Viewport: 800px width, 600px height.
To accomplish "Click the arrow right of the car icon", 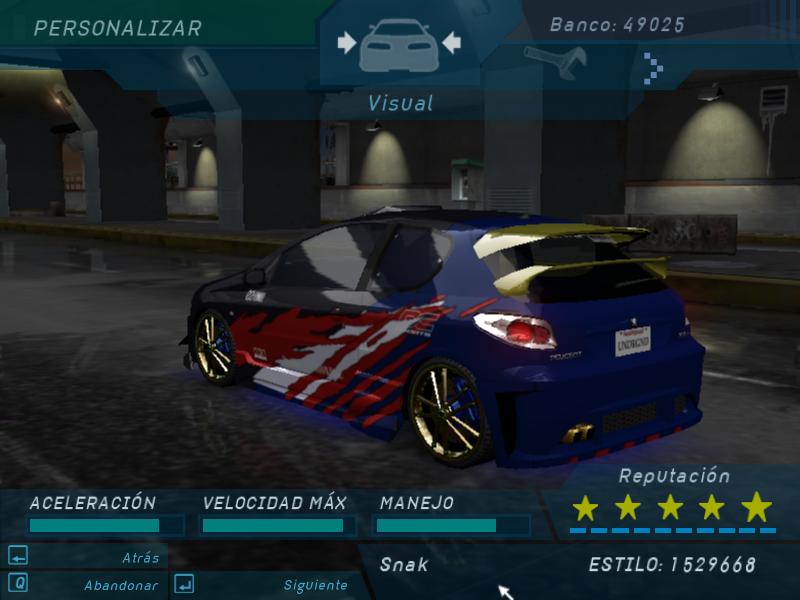I will (x=450, y=42).
